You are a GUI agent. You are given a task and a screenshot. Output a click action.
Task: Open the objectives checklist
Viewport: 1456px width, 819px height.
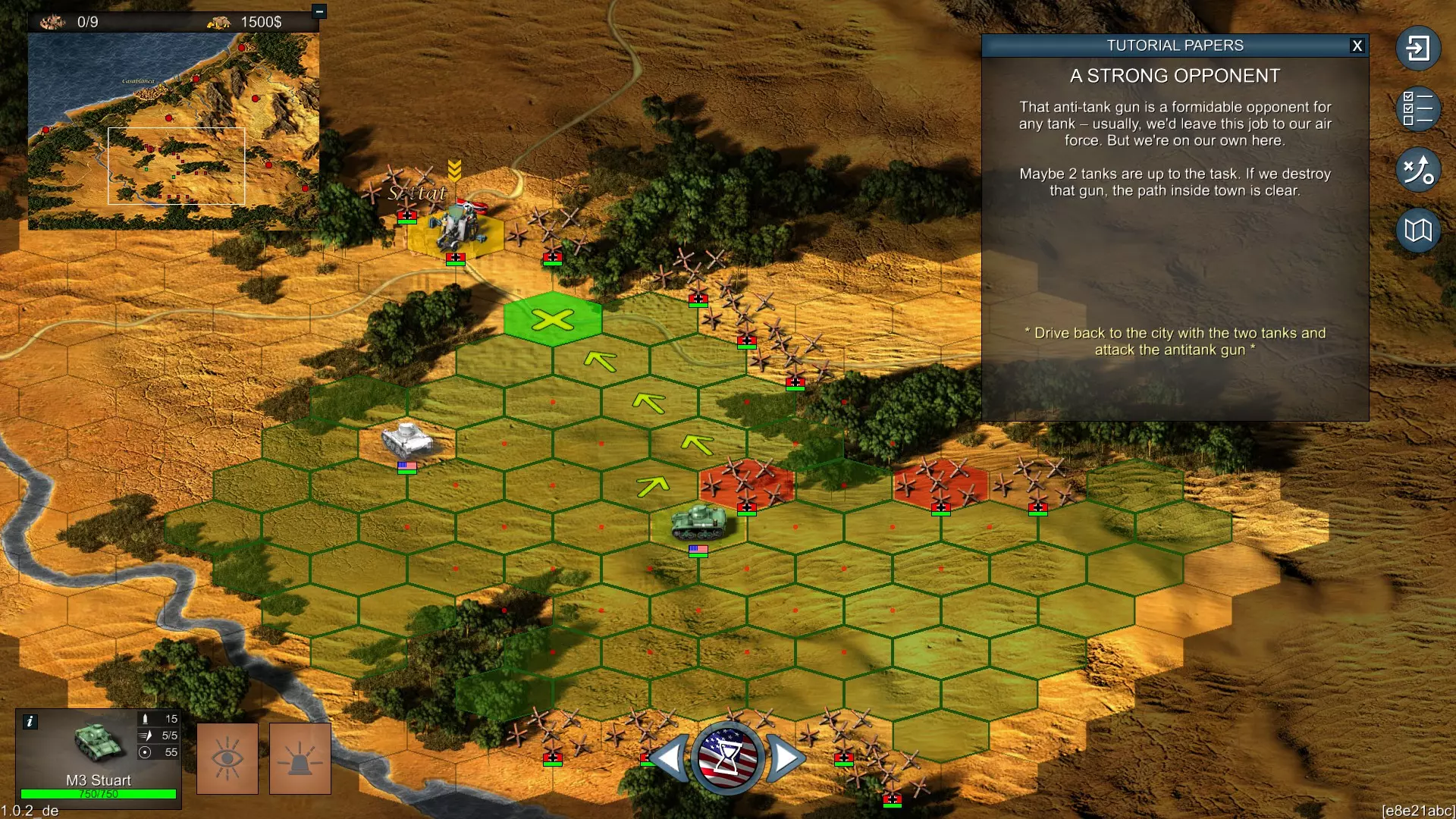click(1417, 108)
